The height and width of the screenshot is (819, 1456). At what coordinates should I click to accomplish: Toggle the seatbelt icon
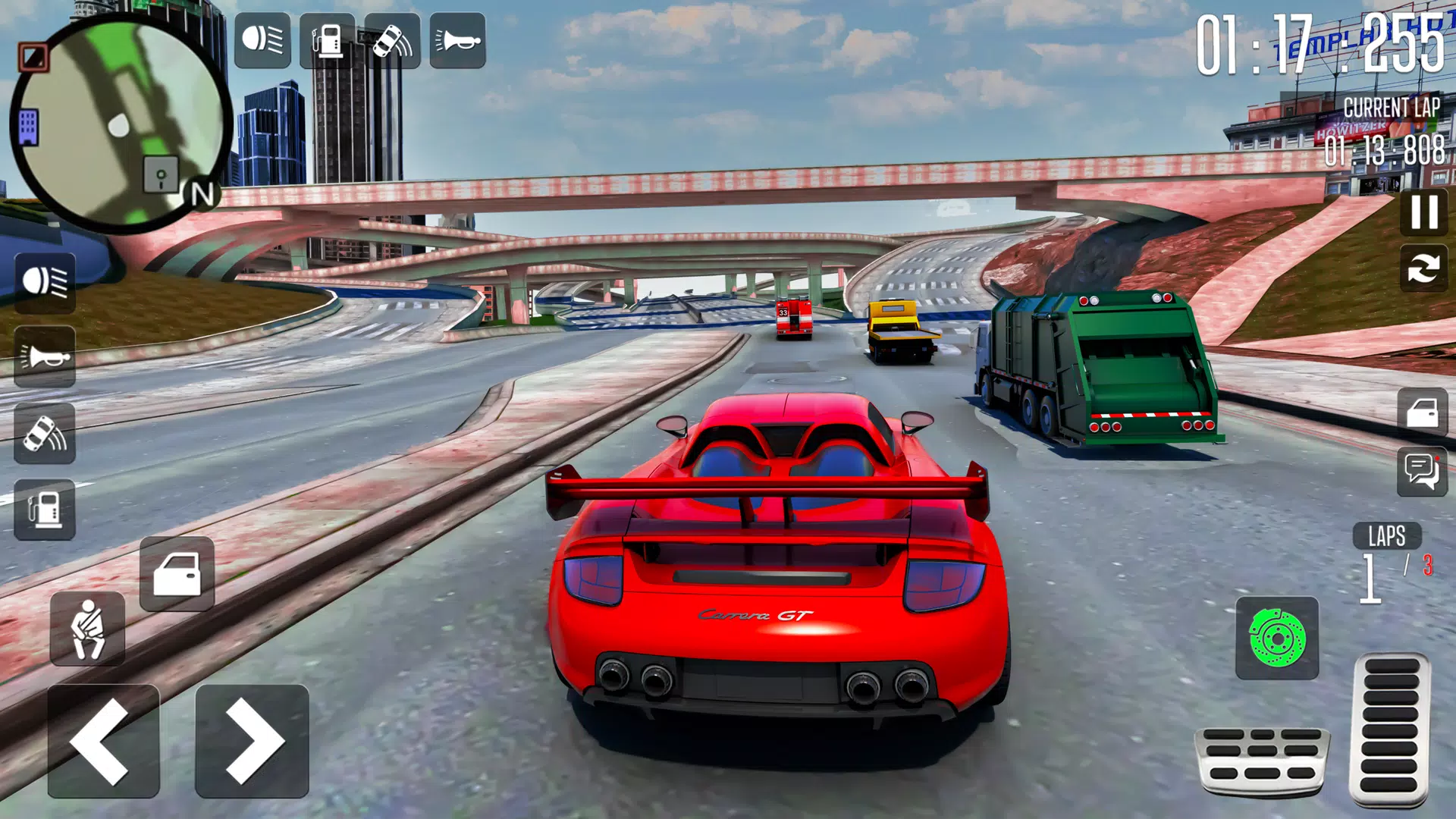tap(87, 629)
